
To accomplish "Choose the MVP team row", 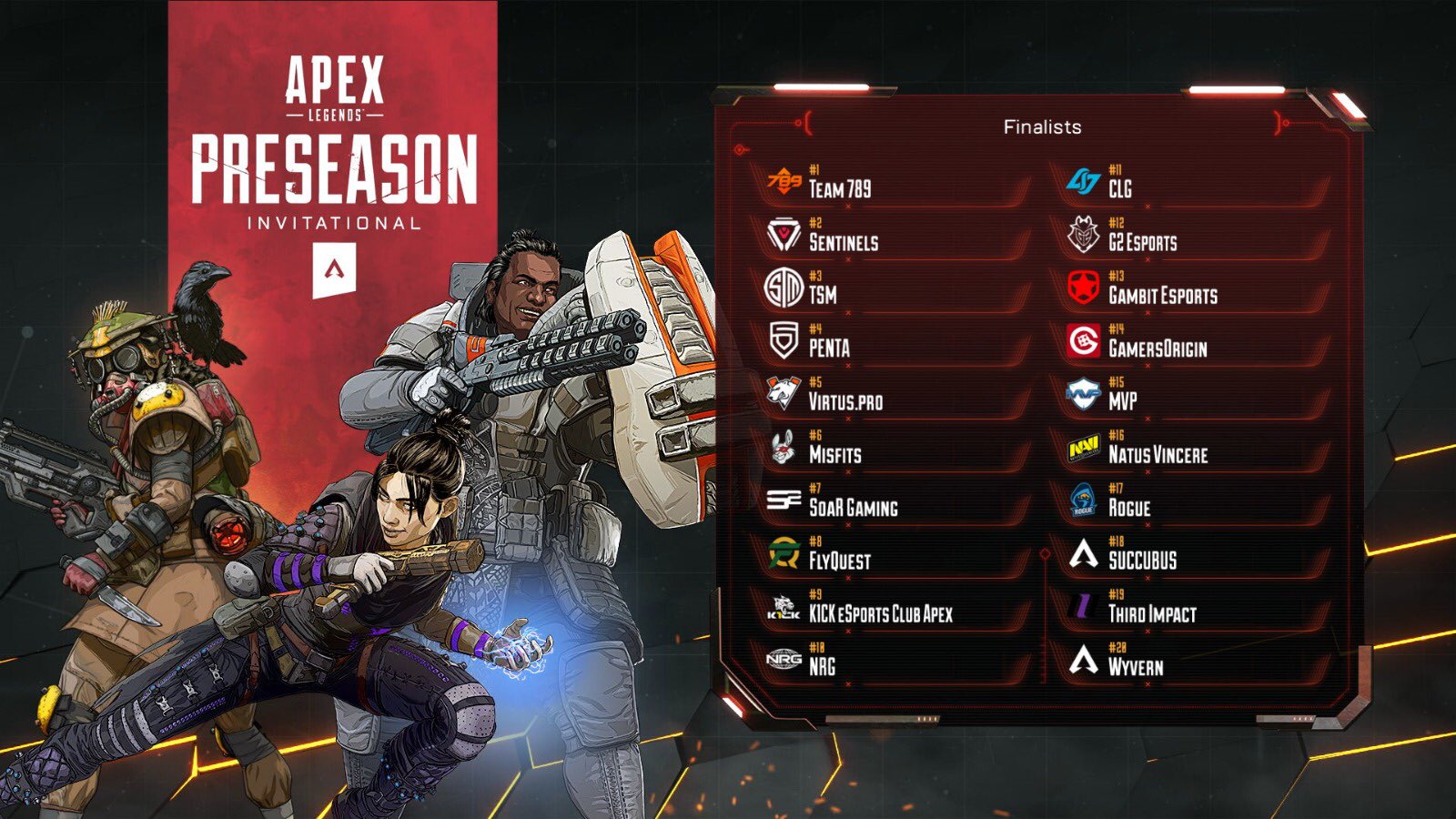I will pos(1122,400).
